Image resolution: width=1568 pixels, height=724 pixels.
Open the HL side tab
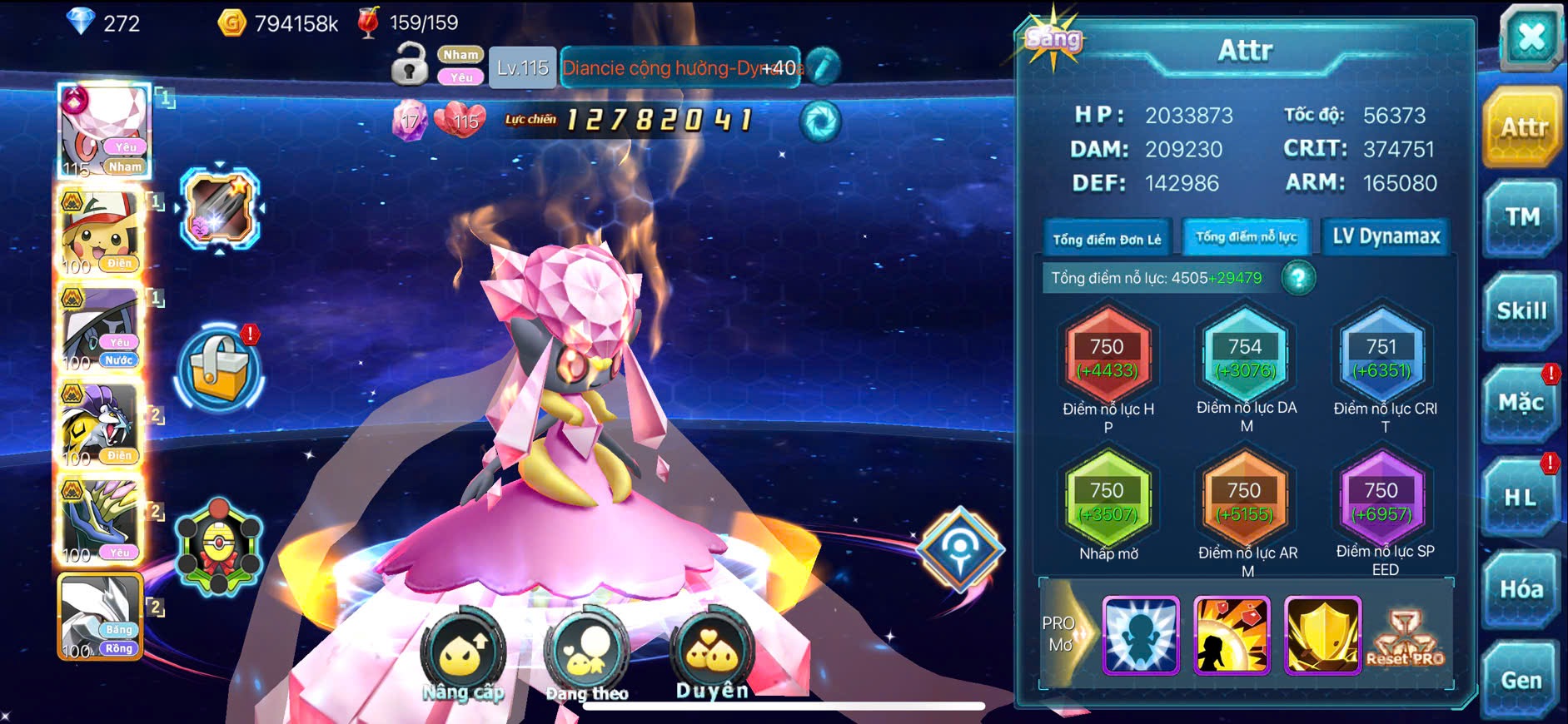coord(1521,498)
